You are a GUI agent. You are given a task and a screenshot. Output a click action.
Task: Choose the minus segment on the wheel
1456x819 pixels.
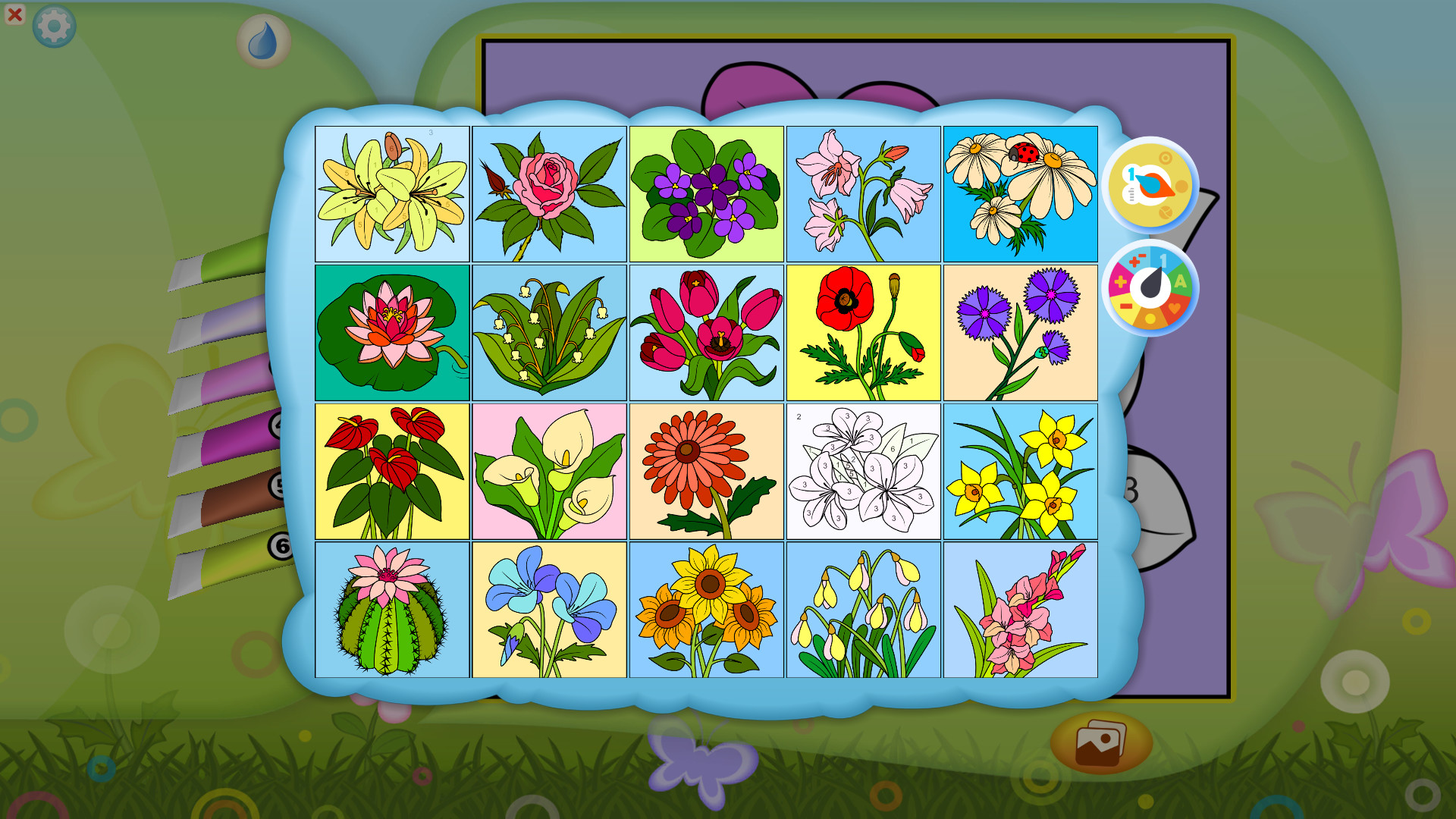[x=1127, y=306]
